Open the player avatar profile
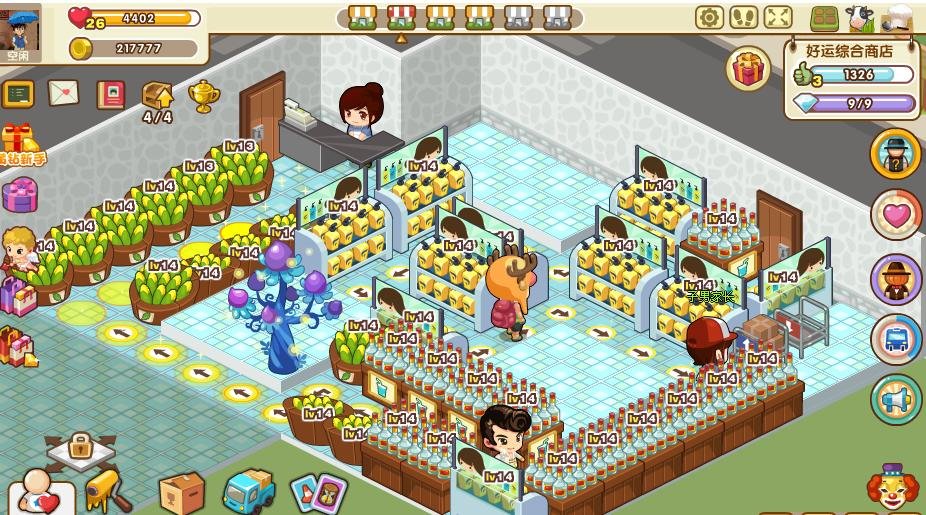This screenshot has height=515, width=926. tap(20, 27)
